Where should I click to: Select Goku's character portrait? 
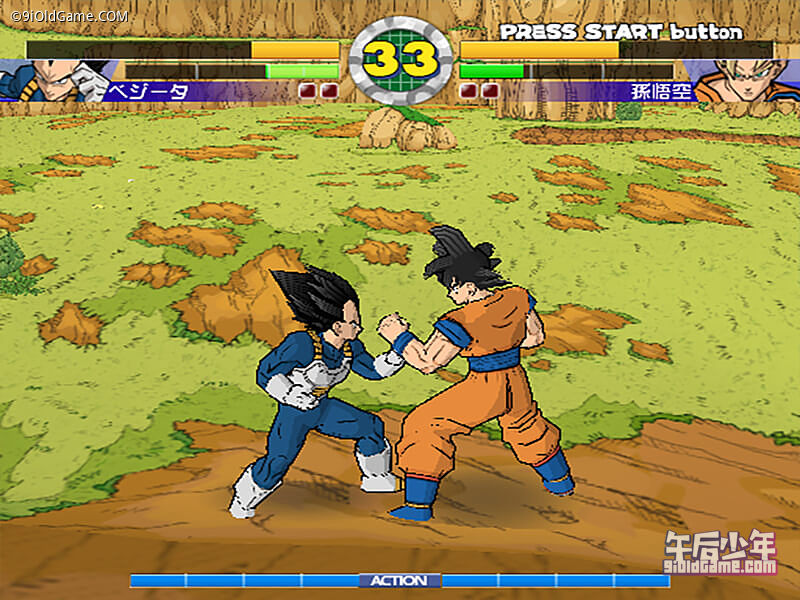[x=745, y=80]
